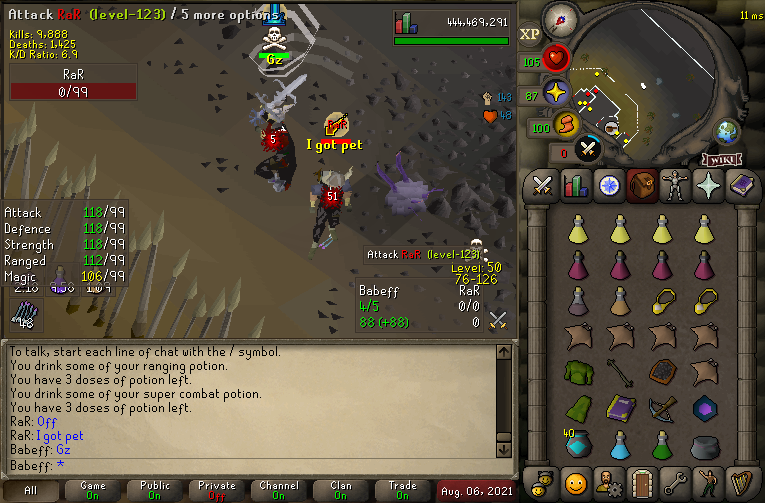The width and height of the screenshot is (765, 503).
Task: Switch to the Clan chat filter
Action: click(x=341, y=491)
